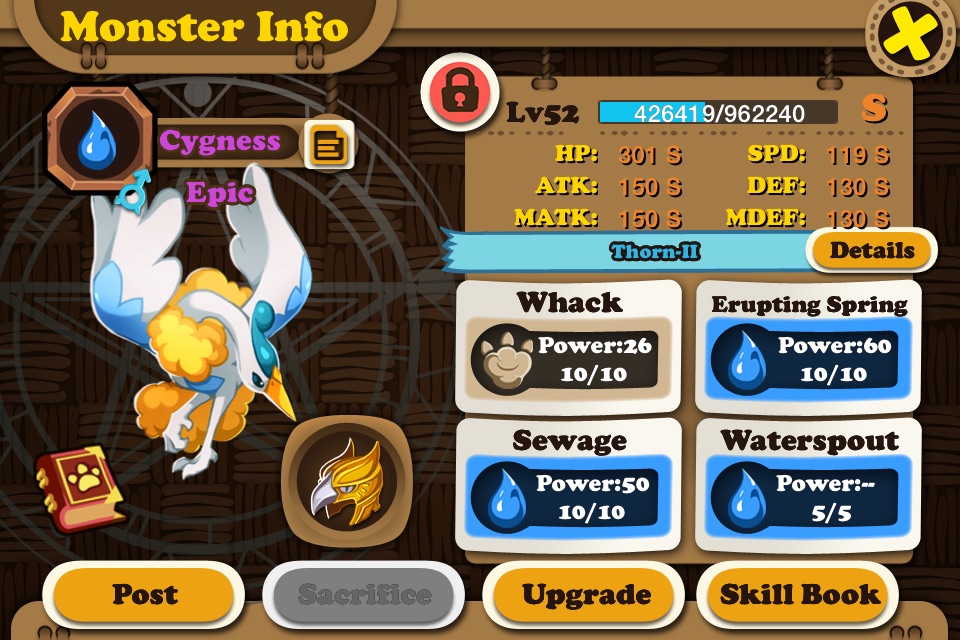Select the golden eagle helmet equipment slot
Screen dimensions: 960x640
pyautogui.click(x=345, y=478)
